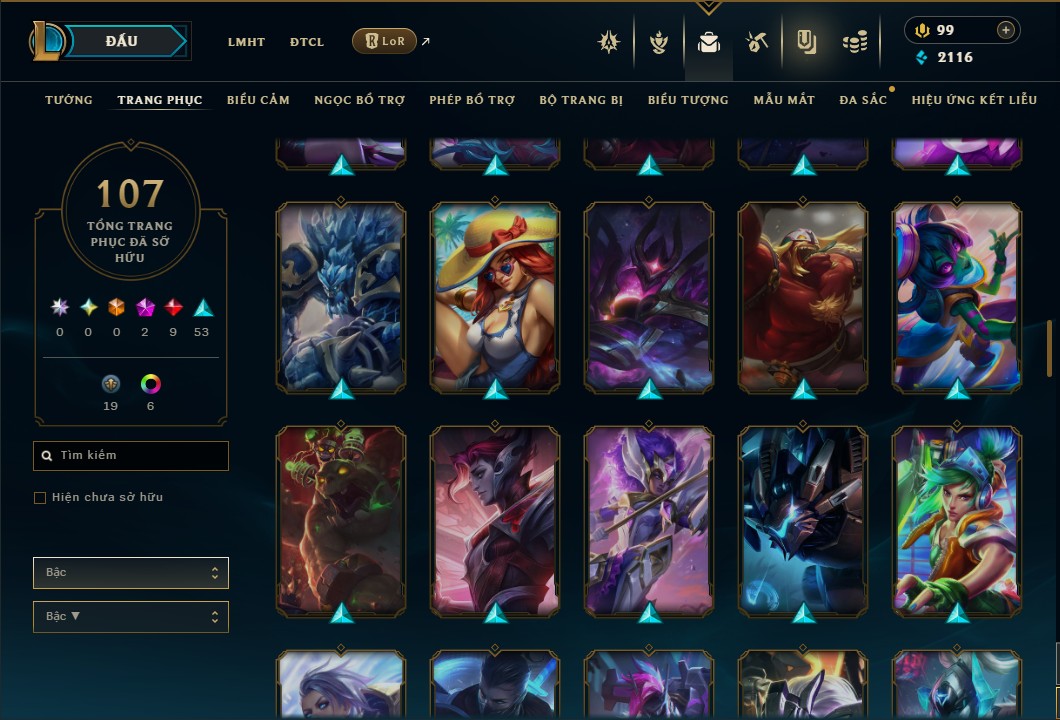The height and width of the screenshot is (720, 1060).
Task: Open the hammer crafting icon
Action: point(756,42)
